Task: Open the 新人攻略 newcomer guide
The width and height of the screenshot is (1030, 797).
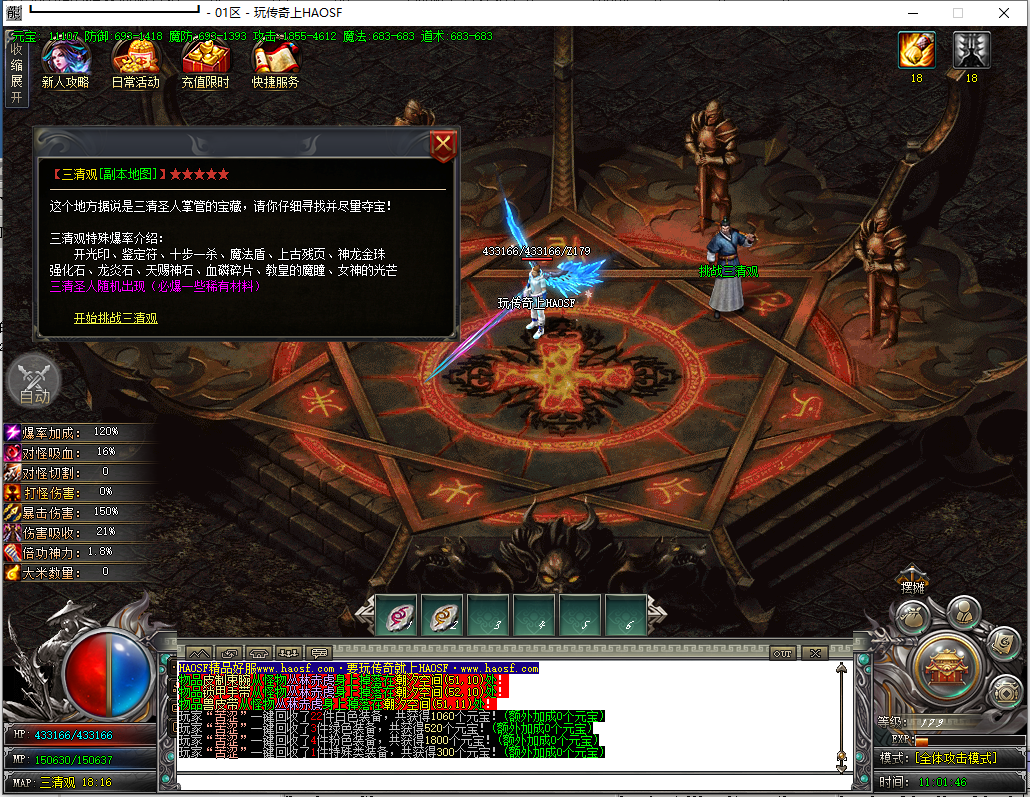Action: coord(65,62)
